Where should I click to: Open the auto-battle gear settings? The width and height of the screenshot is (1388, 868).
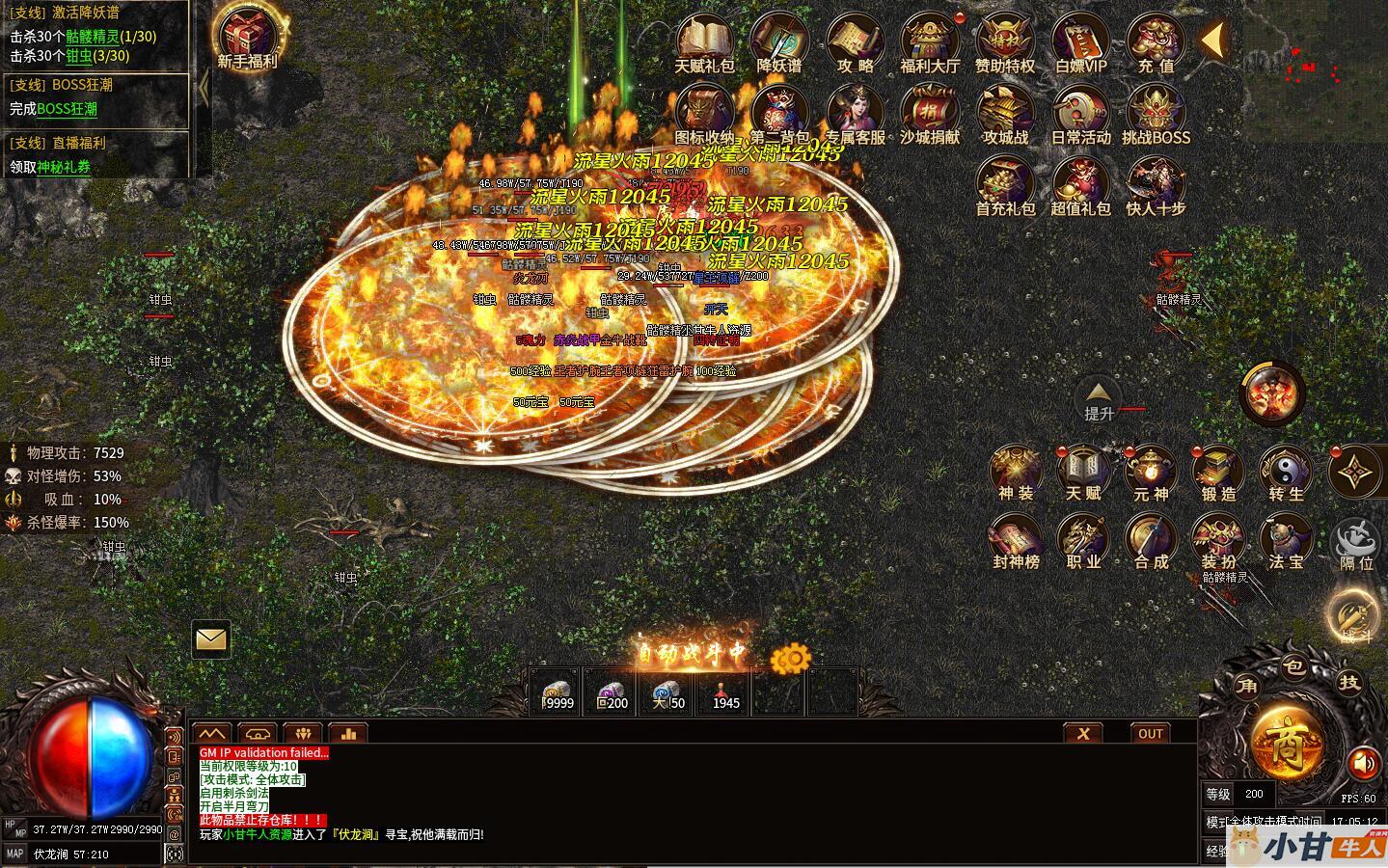pyautogui.click(x=791, y=659)
